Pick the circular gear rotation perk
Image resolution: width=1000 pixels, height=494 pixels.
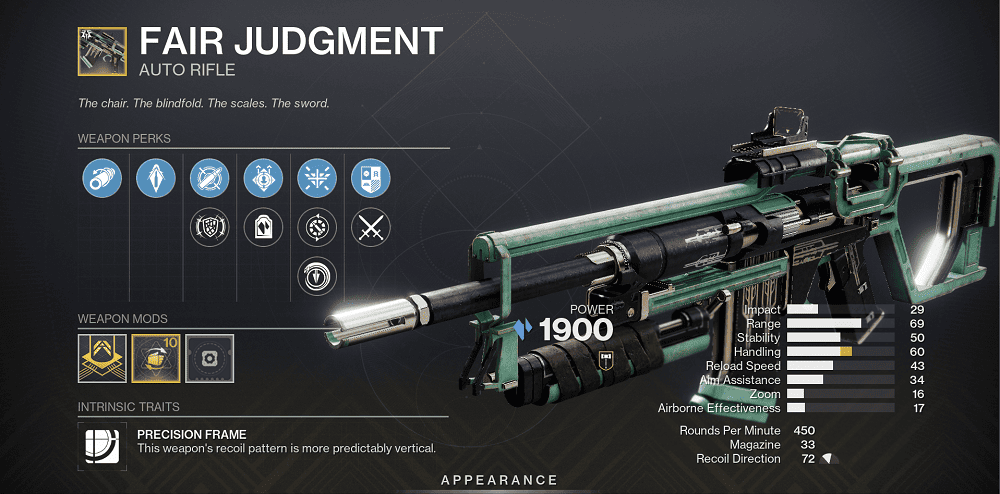317,229
